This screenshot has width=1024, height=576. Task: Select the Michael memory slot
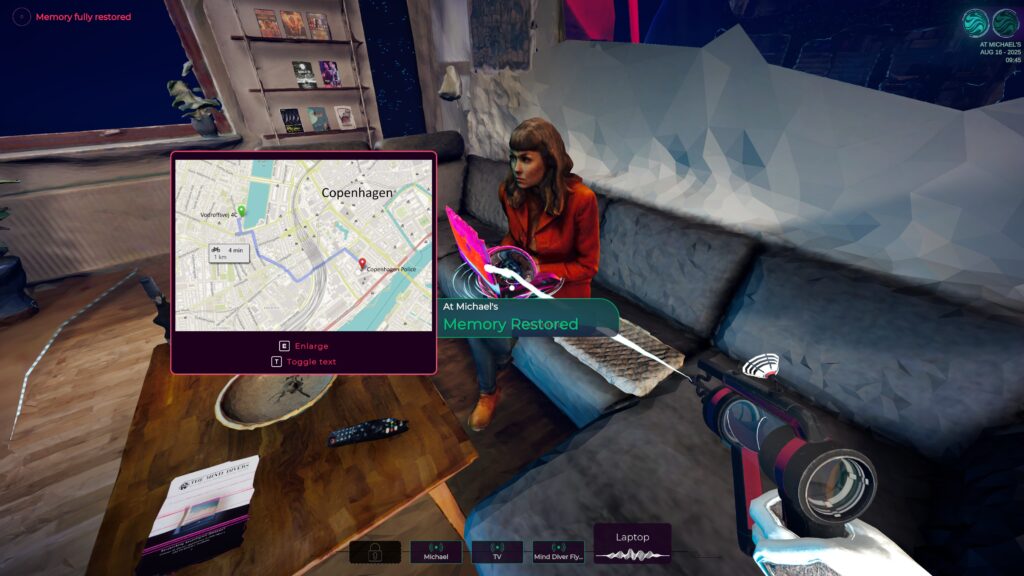[x=436, y=552]
